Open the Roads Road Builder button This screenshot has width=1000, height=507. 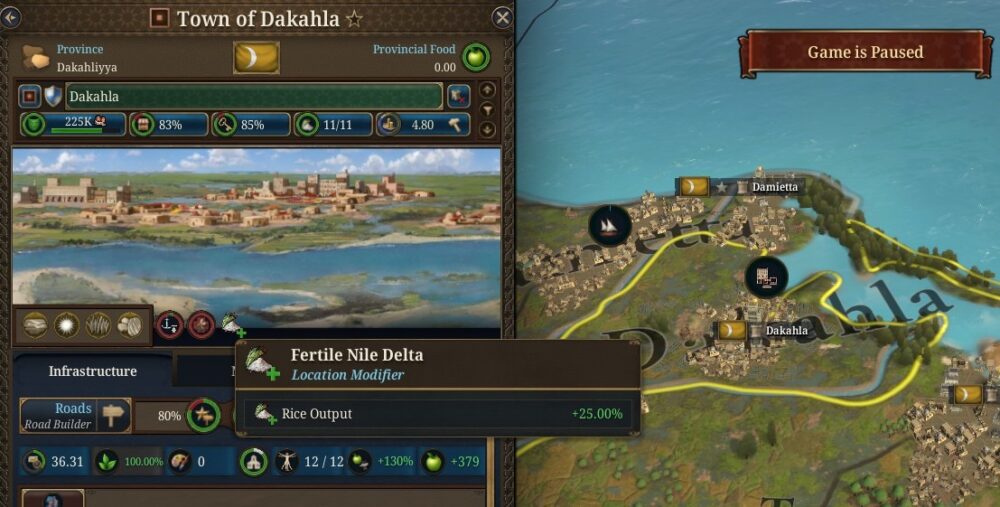coord(75,415)
